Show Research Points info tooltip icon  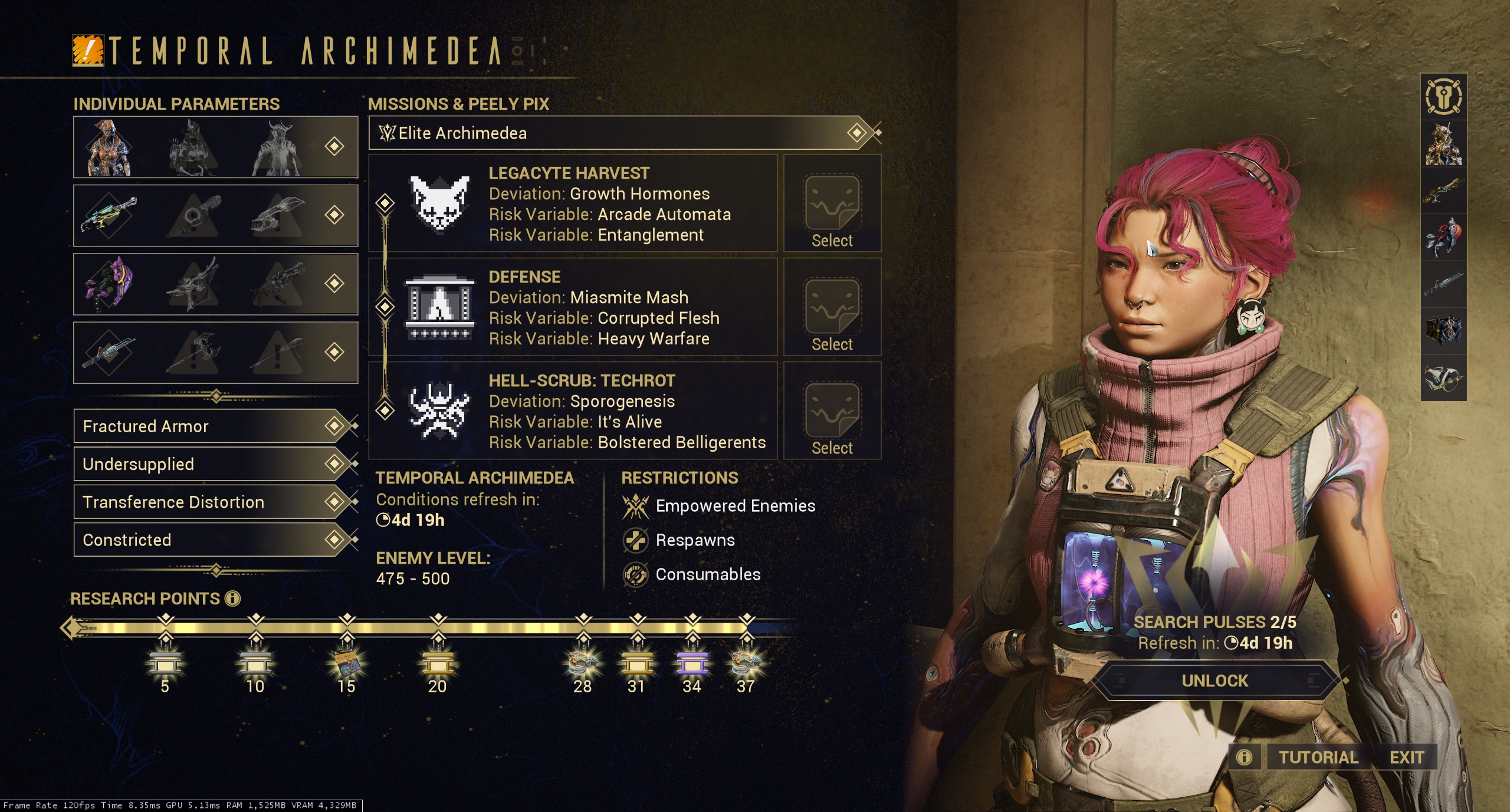tap(233, 599)
